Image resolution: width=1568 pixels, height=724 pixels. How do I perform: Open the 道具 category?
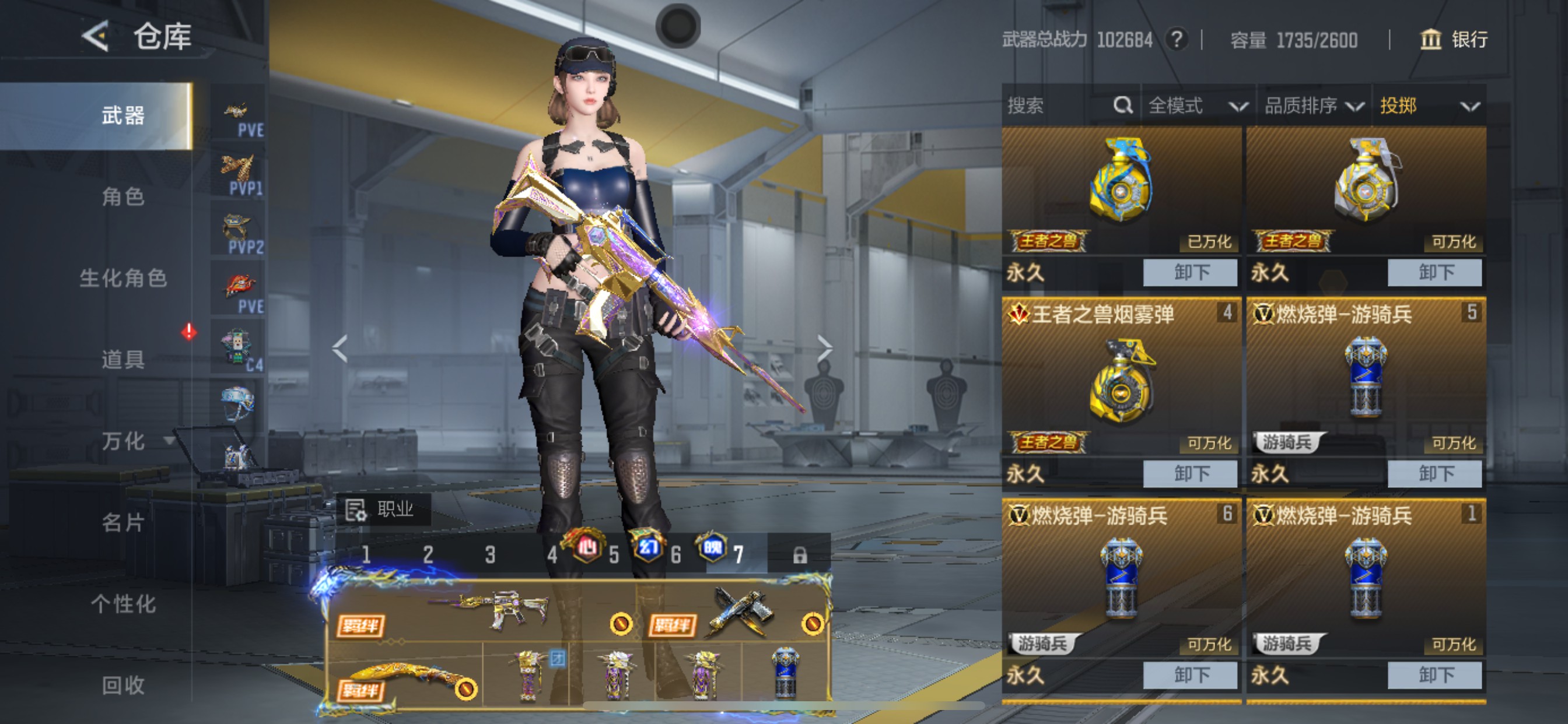click(x=123, y=360)
